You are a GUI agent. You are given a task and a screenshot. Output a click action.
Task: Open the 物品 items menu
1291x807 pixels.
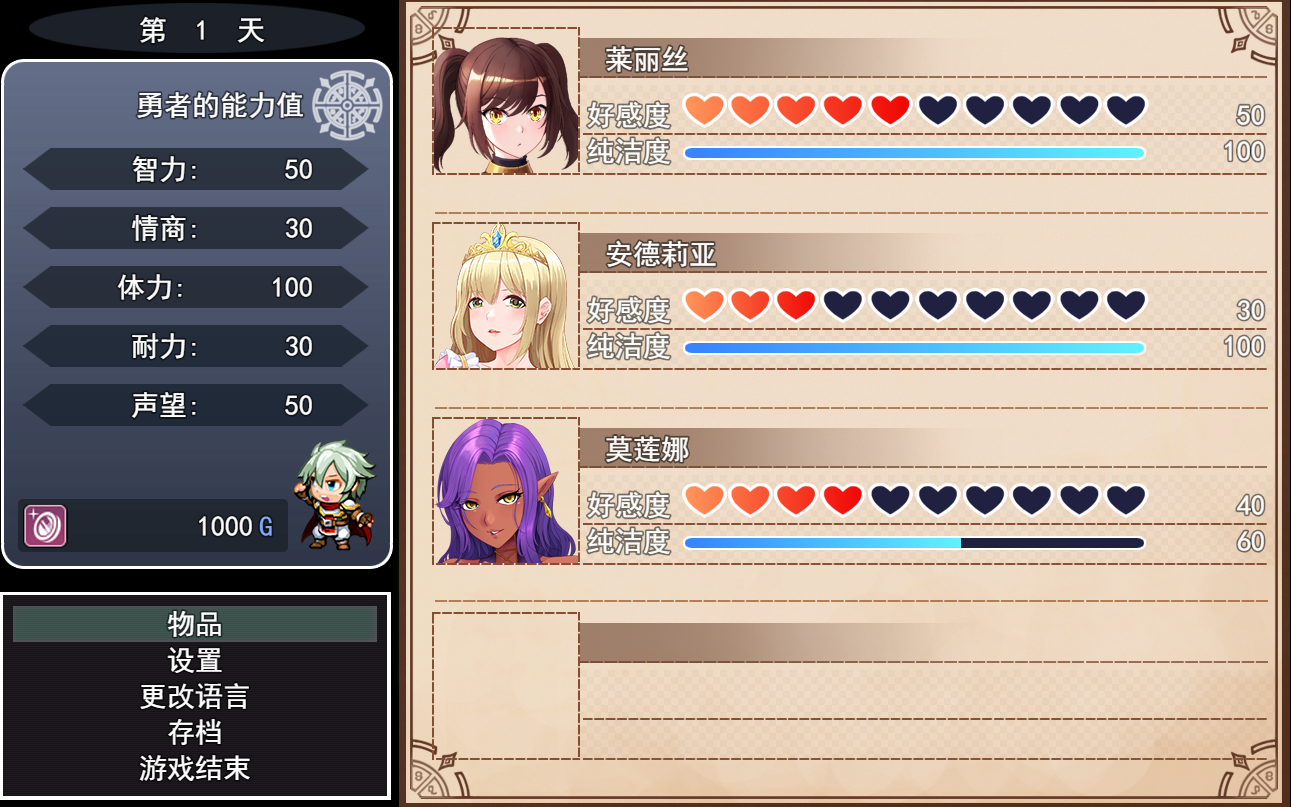coord(195,624)
